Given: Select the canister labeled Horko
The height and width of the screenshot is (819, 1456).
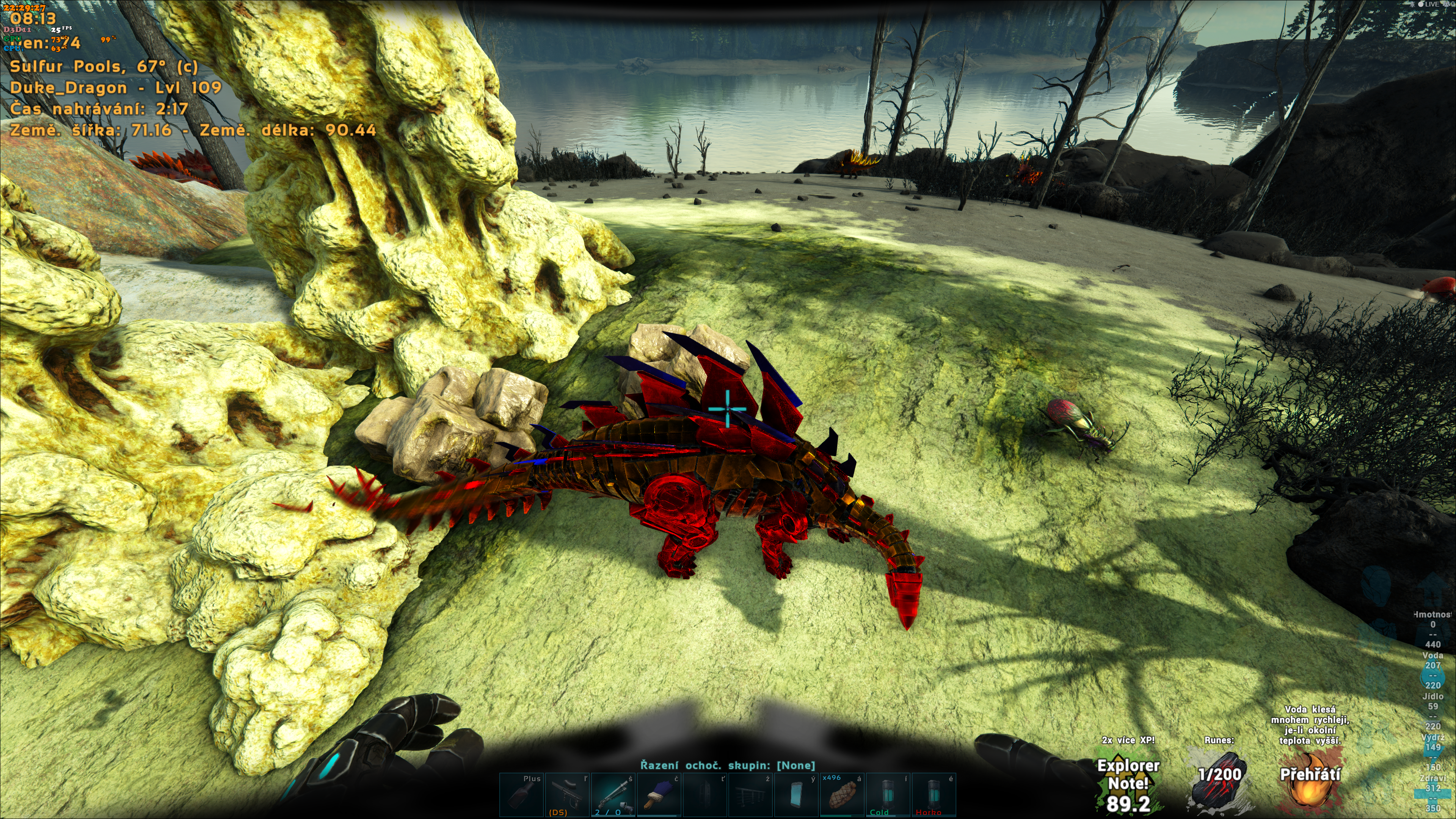Looking at the screenshot, I should [x=933, y=795].
